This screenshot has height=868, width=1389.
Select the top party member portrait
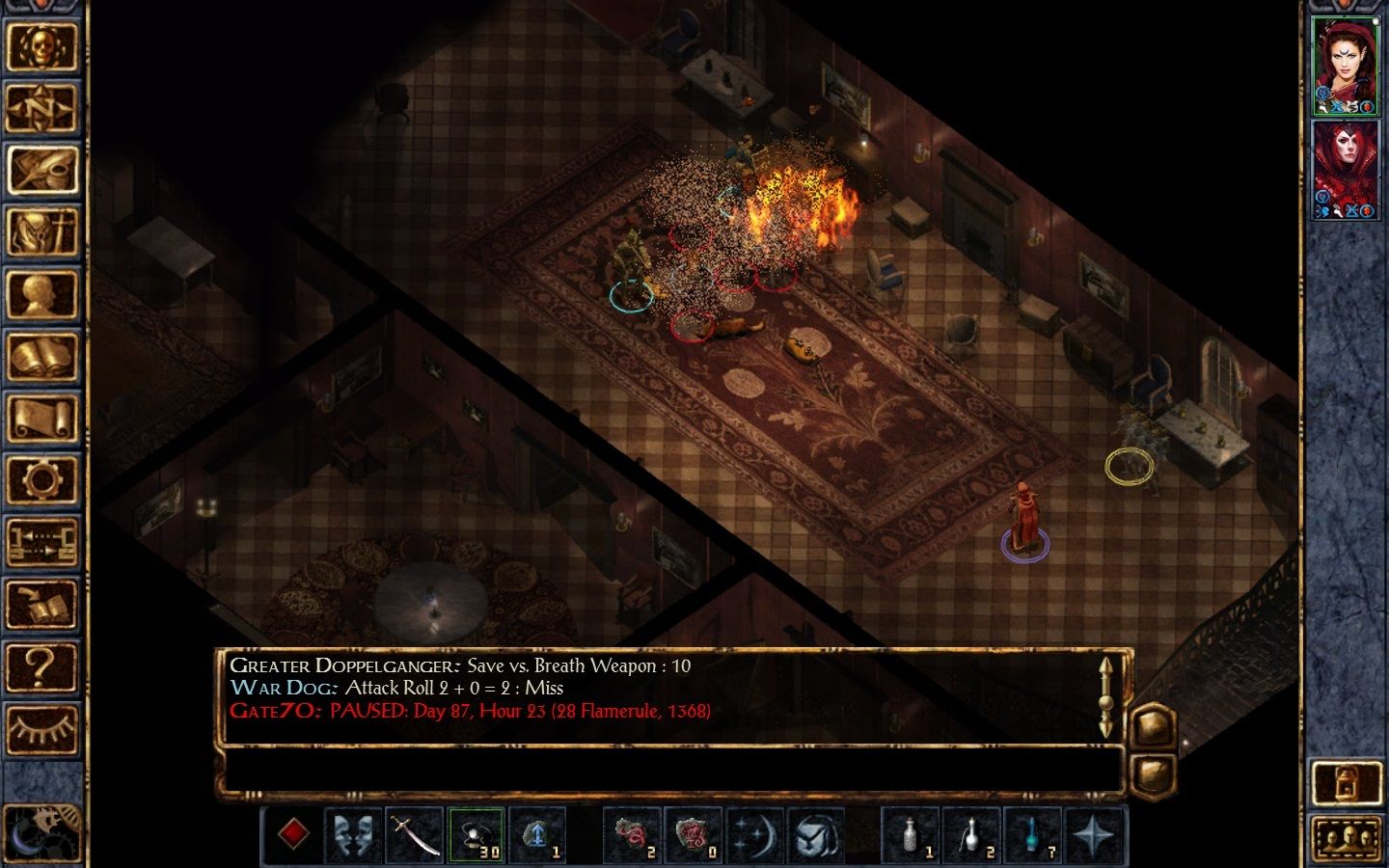point(1346,66)
